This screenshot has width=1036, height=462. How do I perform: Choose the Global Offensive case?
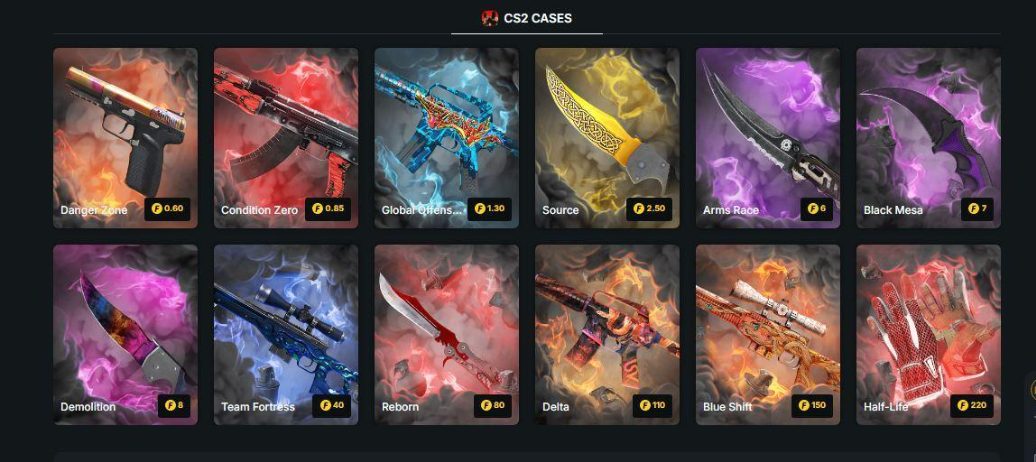(x=446, y=138)
